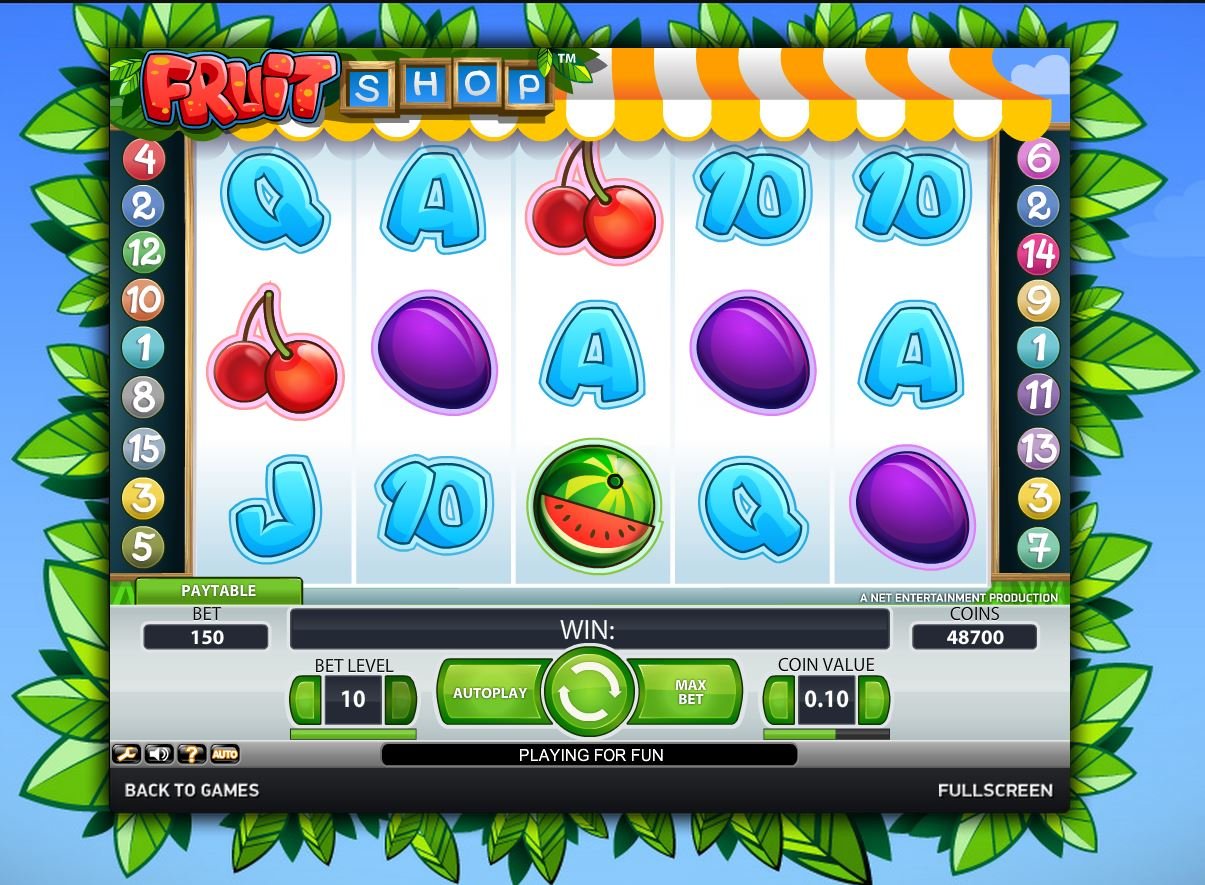Place the Max Bet
1205x885 pixels.
pos(691,692)
